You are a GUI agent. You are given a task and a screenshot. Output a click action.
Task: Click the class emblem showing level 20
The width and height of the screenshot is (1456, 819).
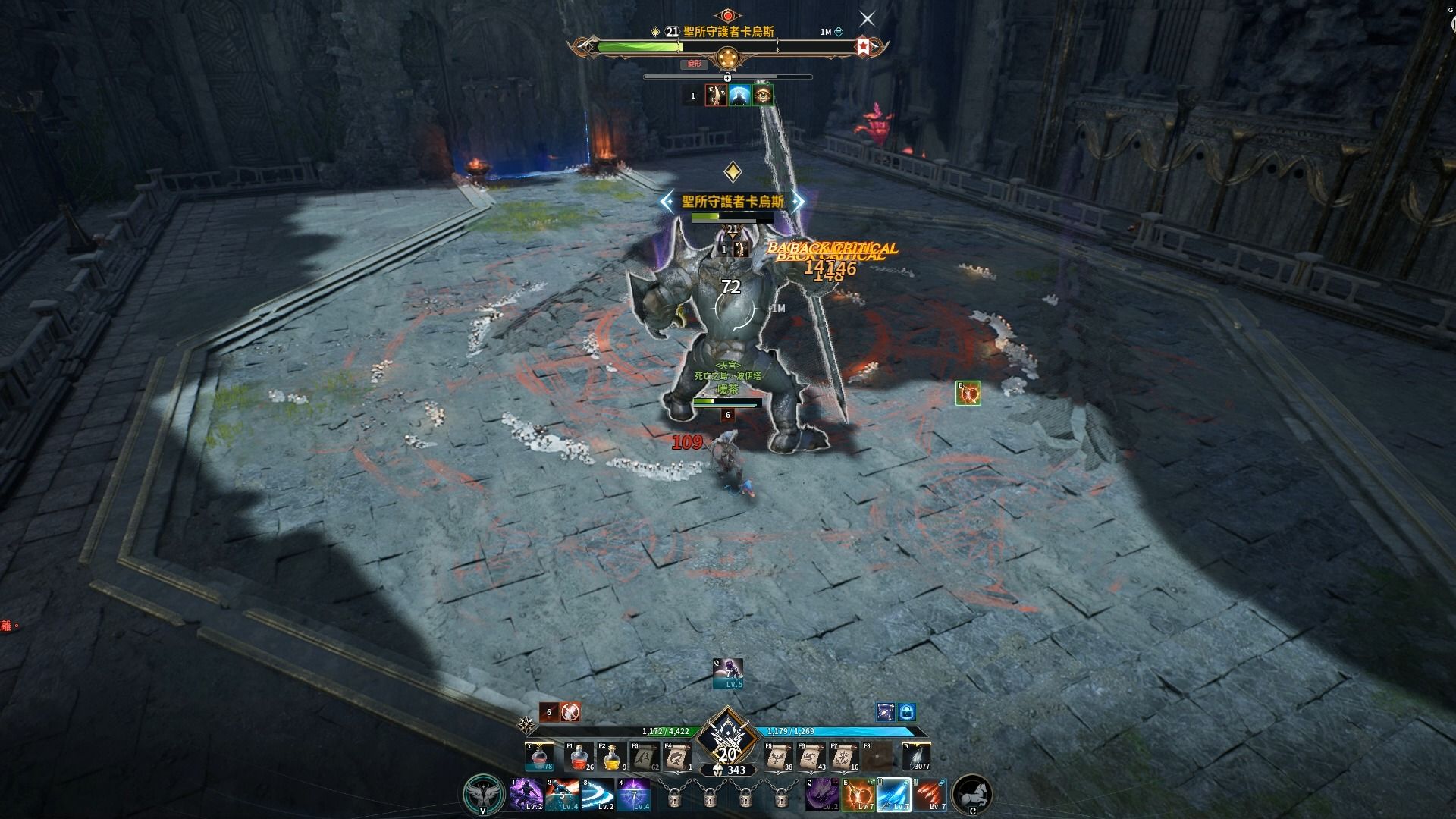click(x=727, y=739)
